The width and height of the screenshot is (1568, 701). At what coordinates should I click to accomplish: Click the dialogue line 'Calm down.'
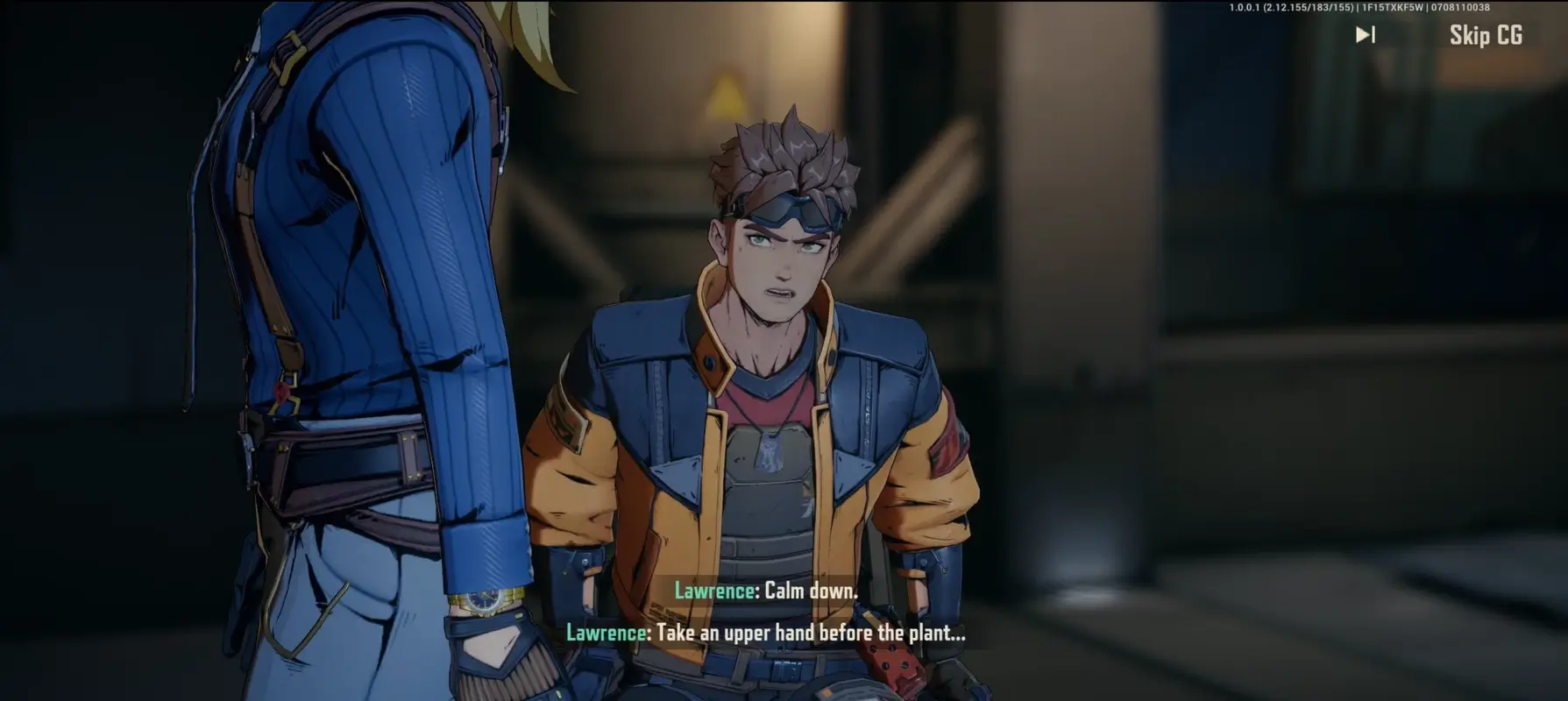pos(811,591)
